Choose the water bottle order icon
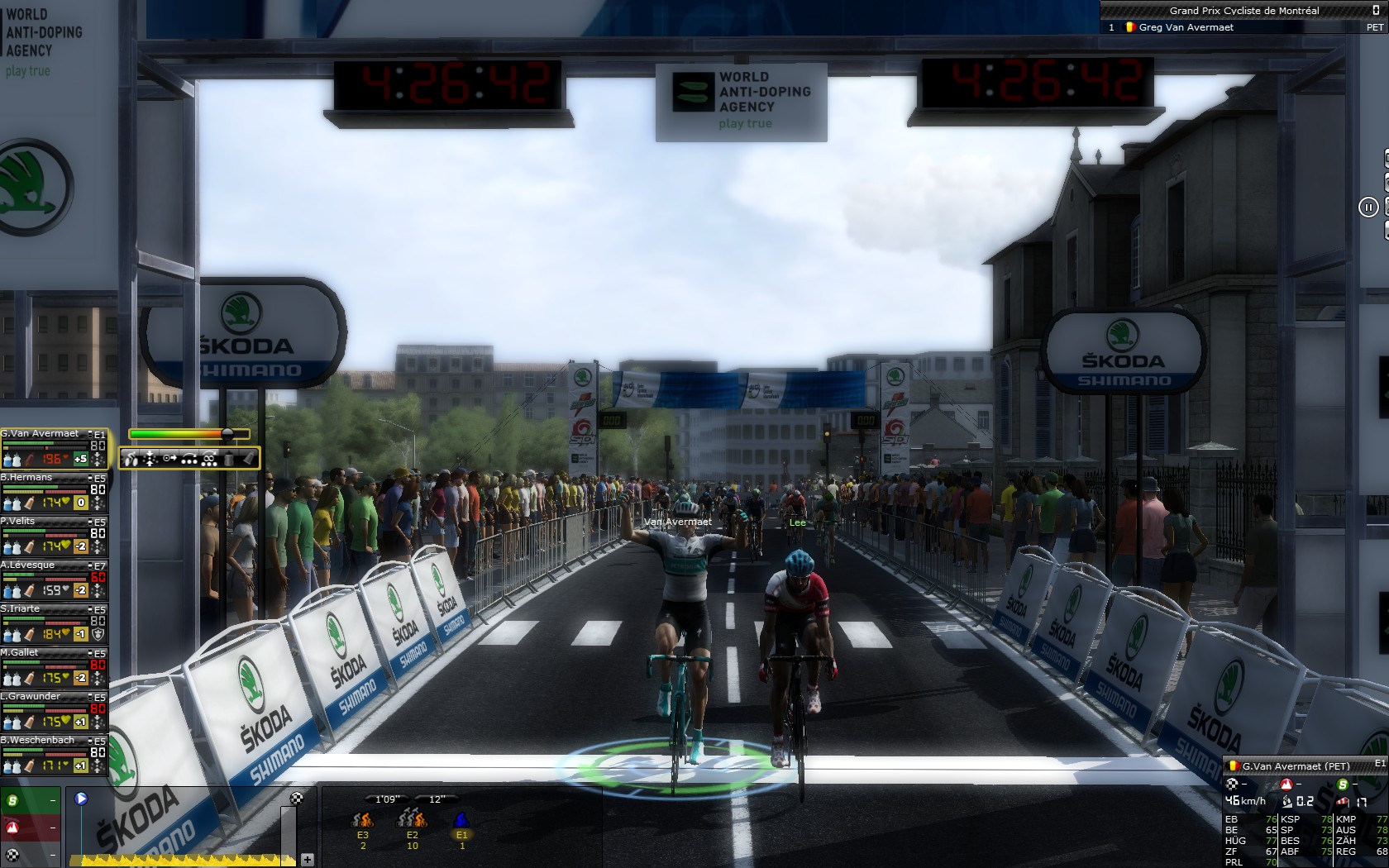Viewport: 1389px width, 868px height. click(229, 459)
